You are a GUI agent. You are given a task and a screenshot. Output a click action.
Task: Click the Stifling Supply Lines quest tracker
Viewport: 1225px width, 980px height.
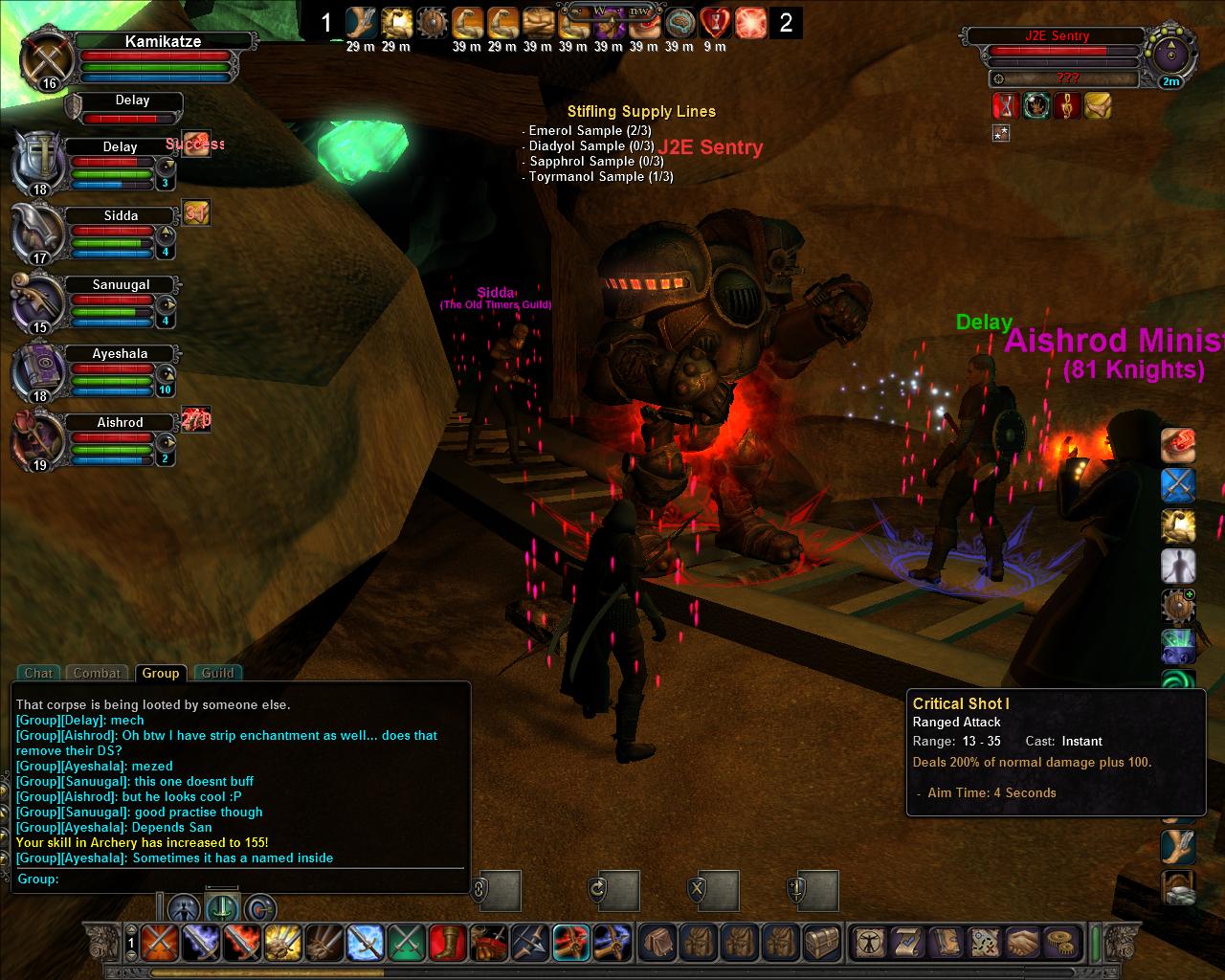click(640, 112)
